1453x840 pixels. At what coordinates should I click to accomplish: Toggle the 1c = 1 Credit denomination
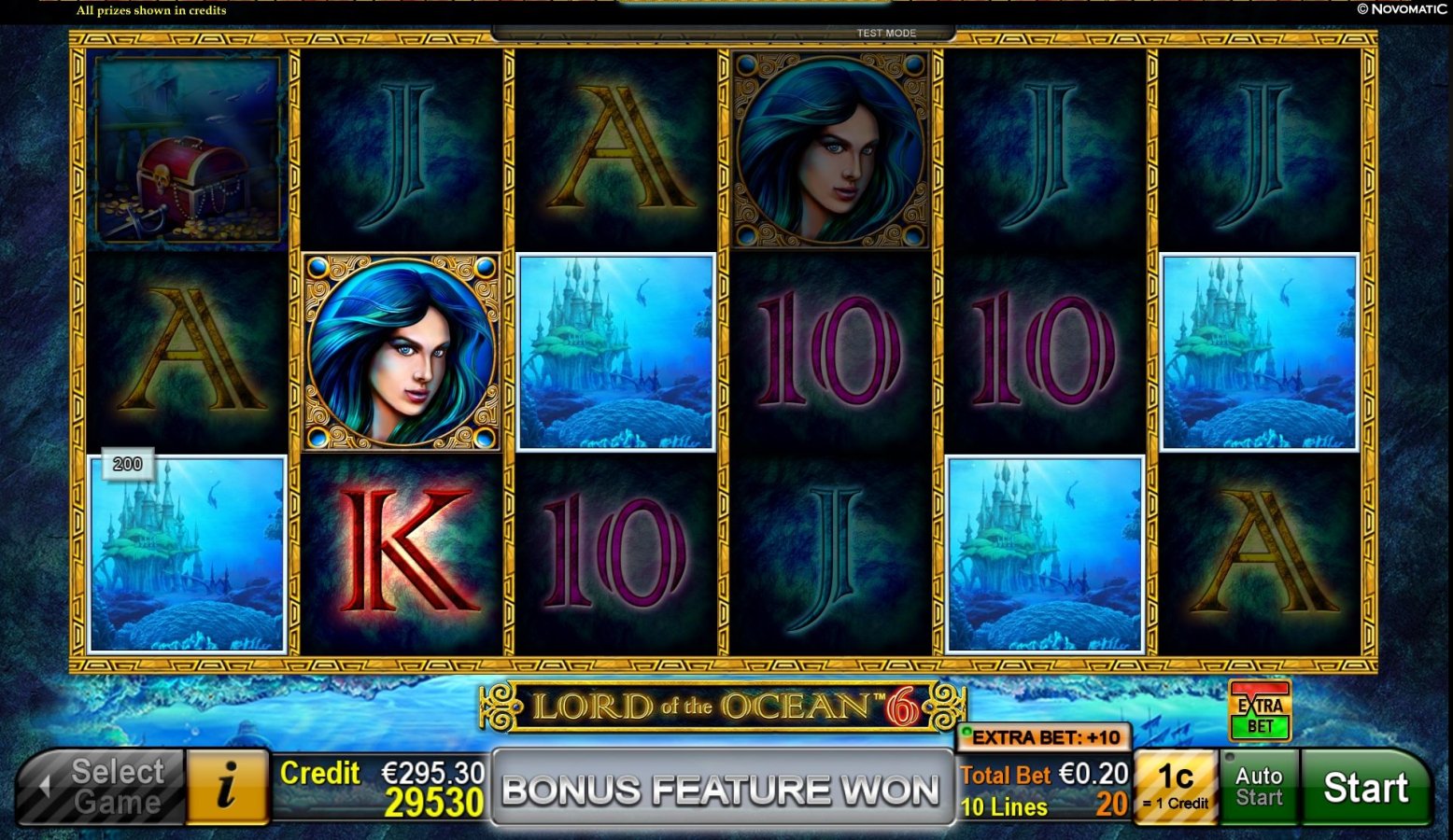(1175, 787)
